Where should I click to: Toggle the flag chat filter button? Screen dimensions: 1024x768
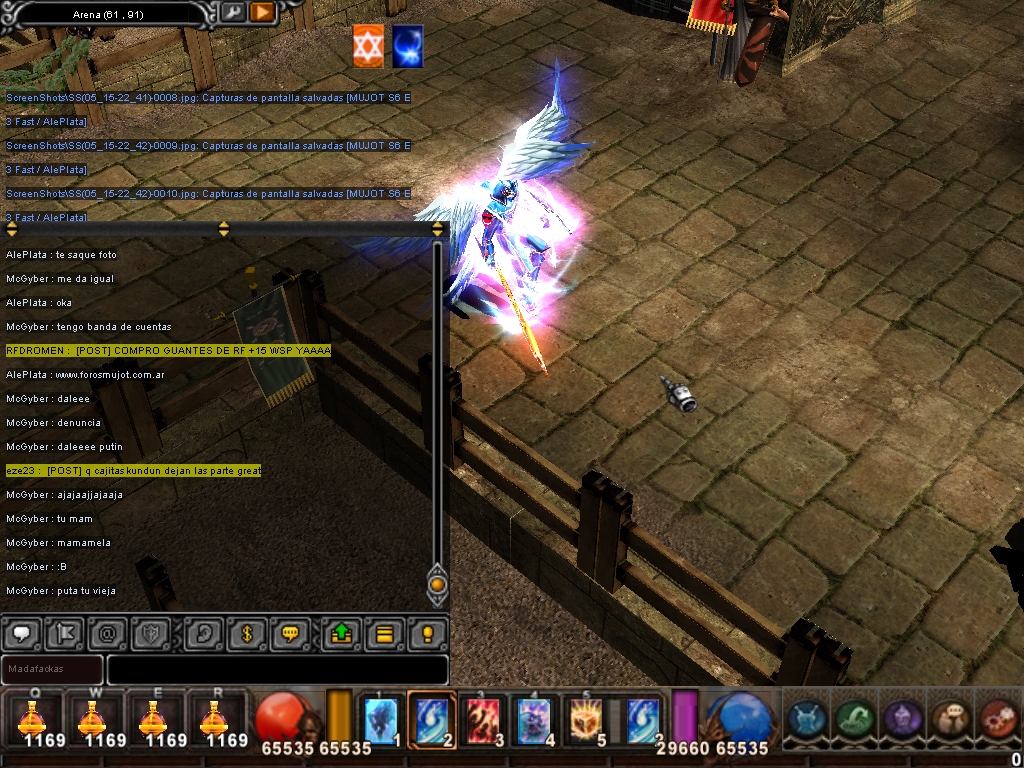(x=62, y=633)
